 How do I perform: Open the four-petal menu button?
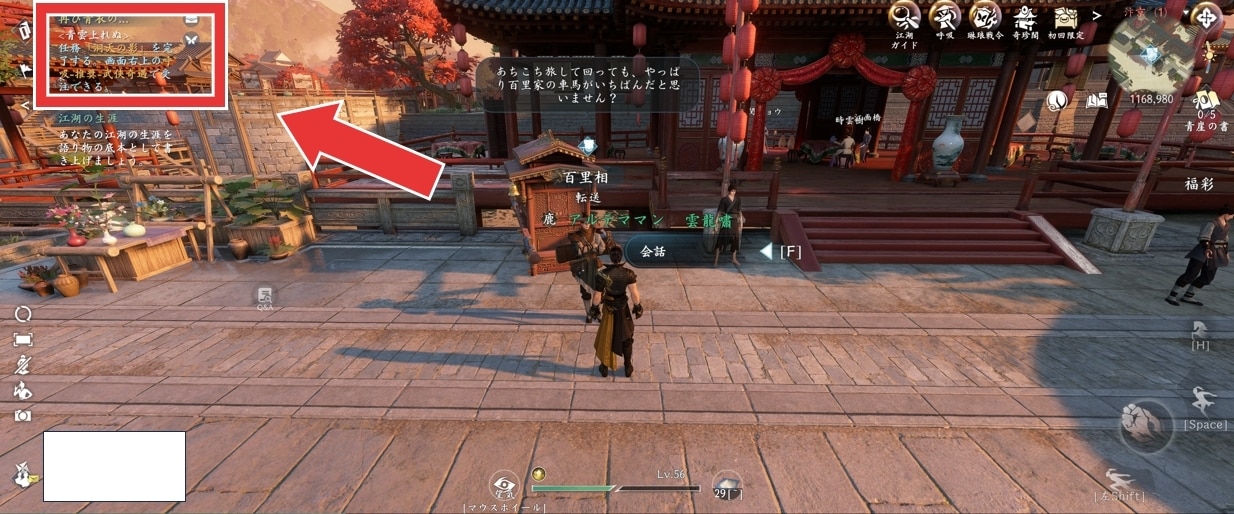(1207, 19)
